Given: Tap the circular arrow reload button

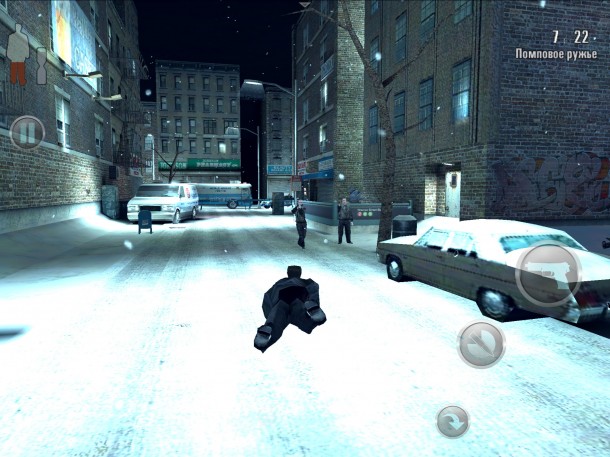Looking at the screenshot, I should [x=453, y=421].
